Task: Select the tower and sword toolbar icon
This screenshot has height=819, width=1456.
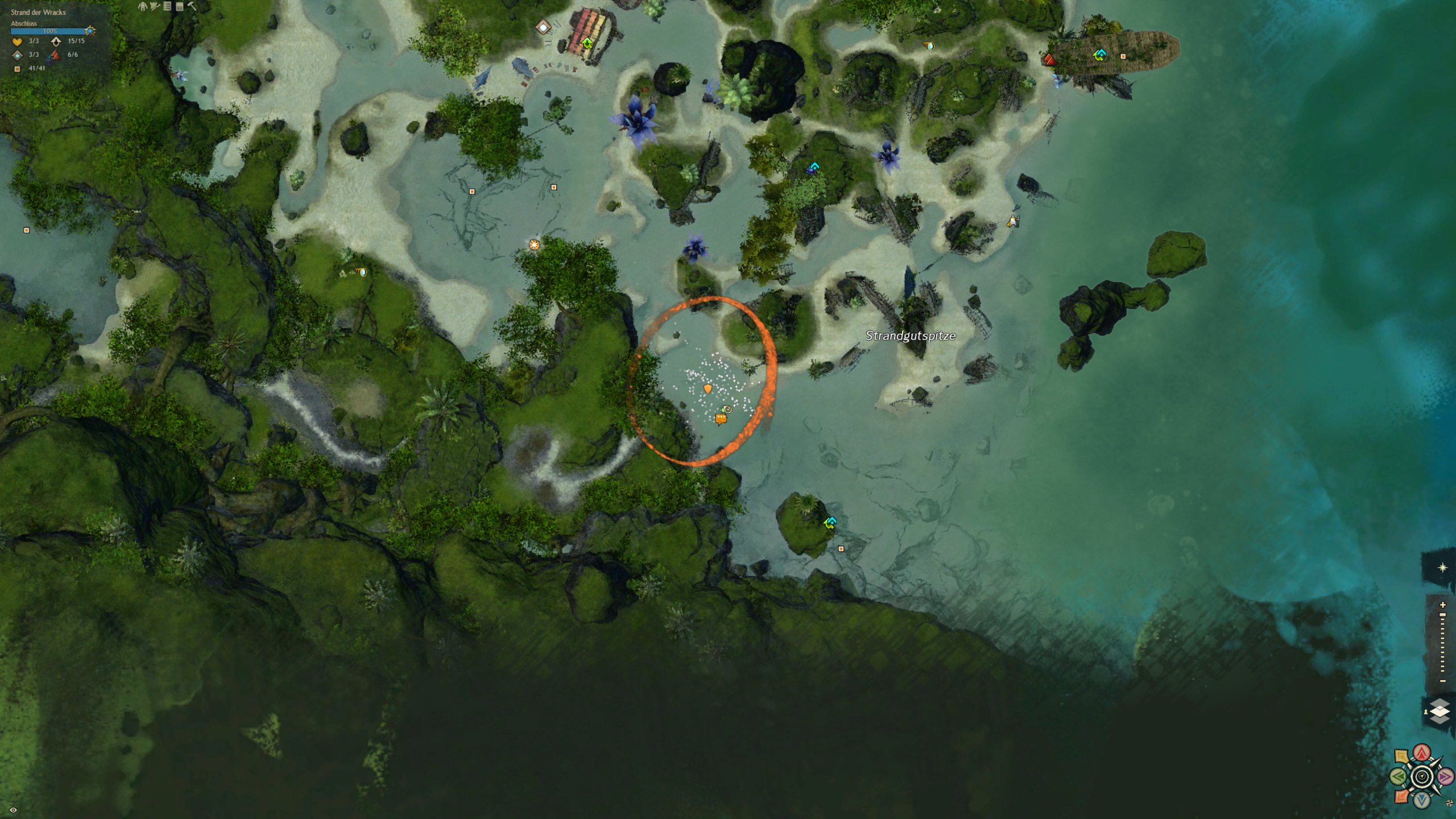Action: [x=154, y=6]
